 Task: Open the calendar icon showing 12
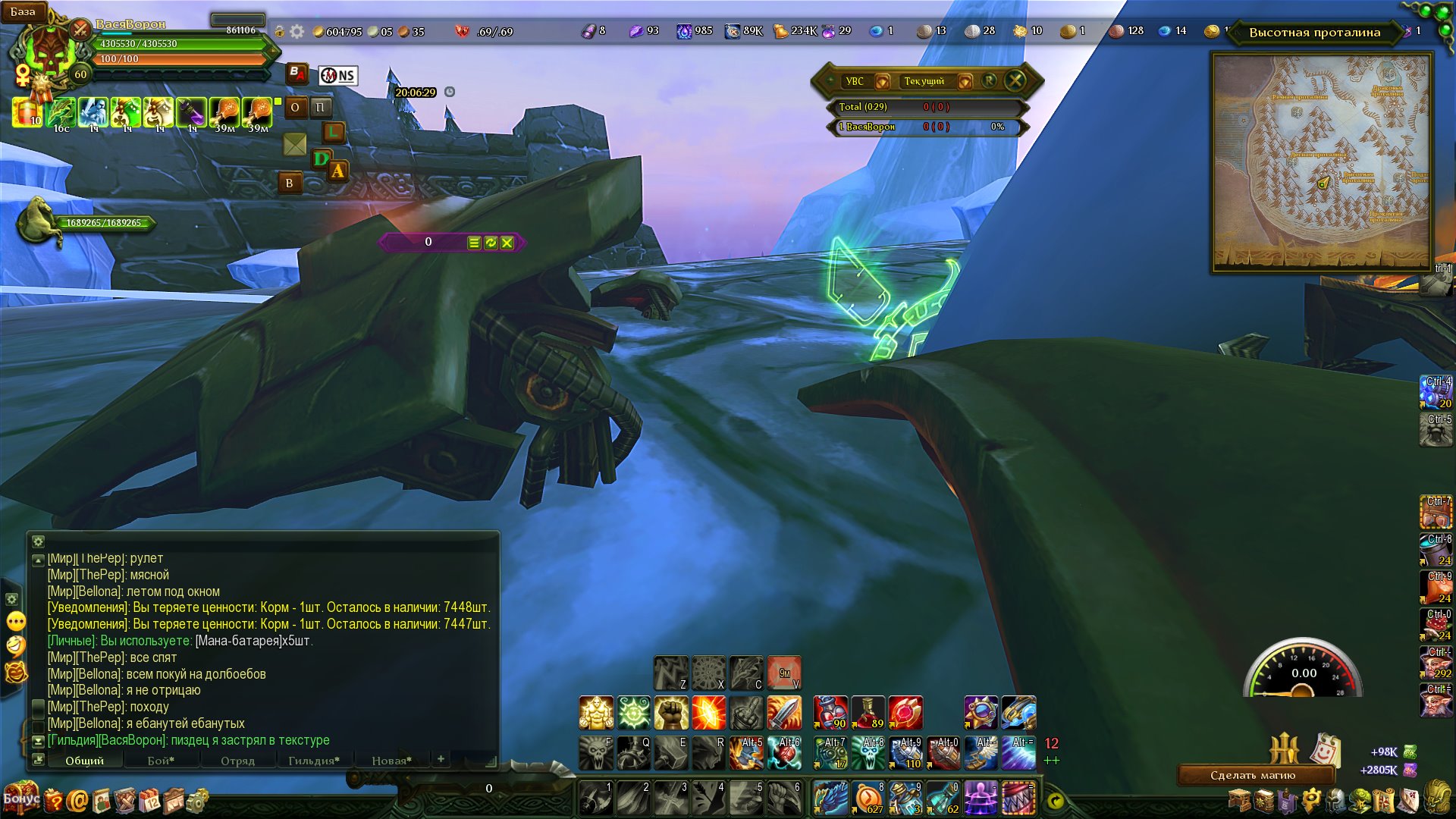150,801
